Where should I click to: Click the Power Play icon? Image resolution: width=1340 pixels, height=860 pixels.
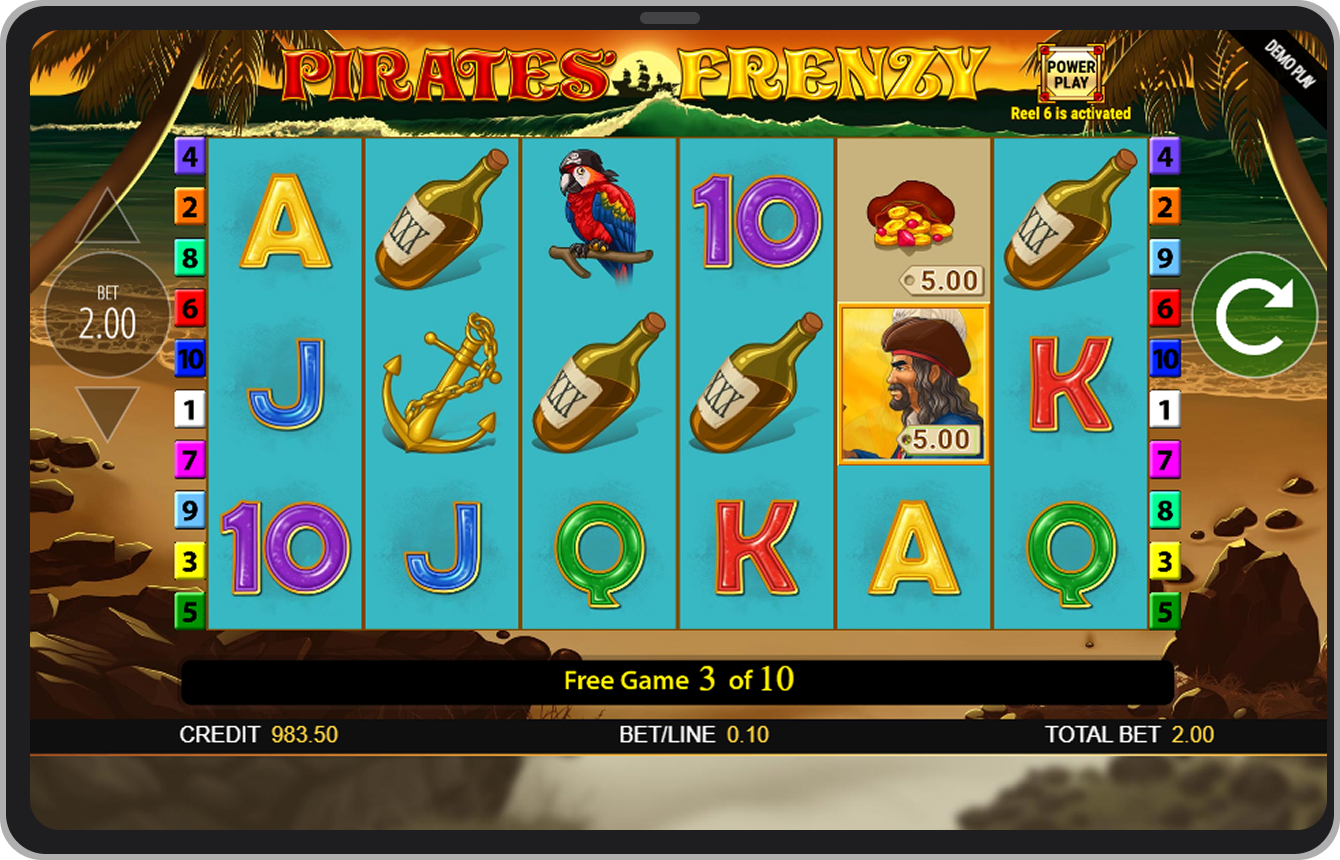(1070, 72)
